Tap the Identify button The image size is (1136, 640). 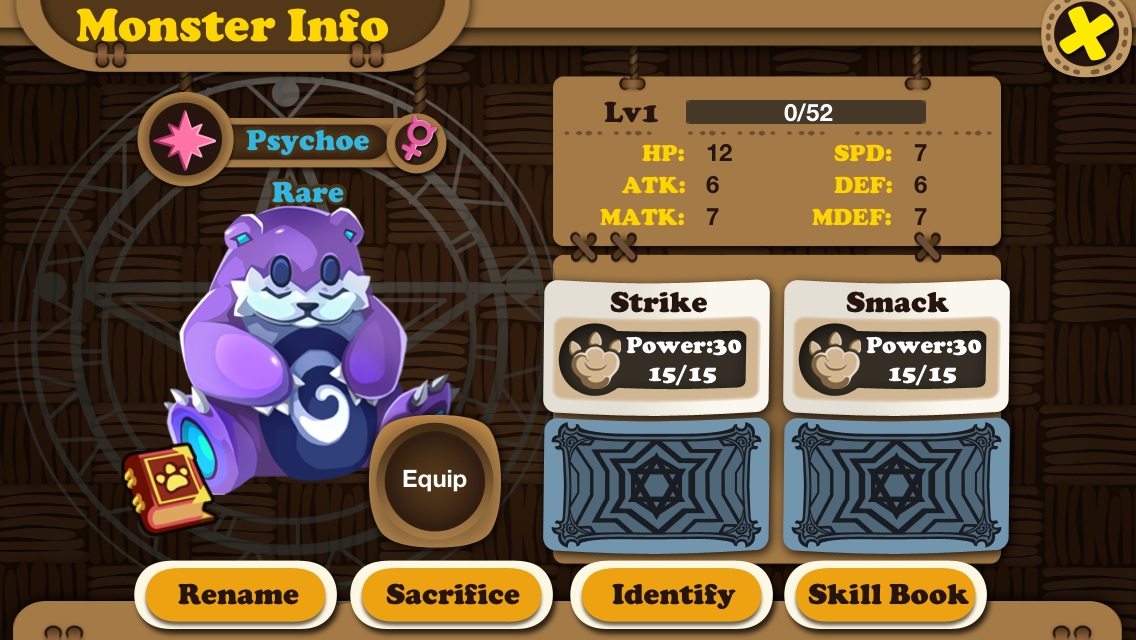[x=672, y=595]
